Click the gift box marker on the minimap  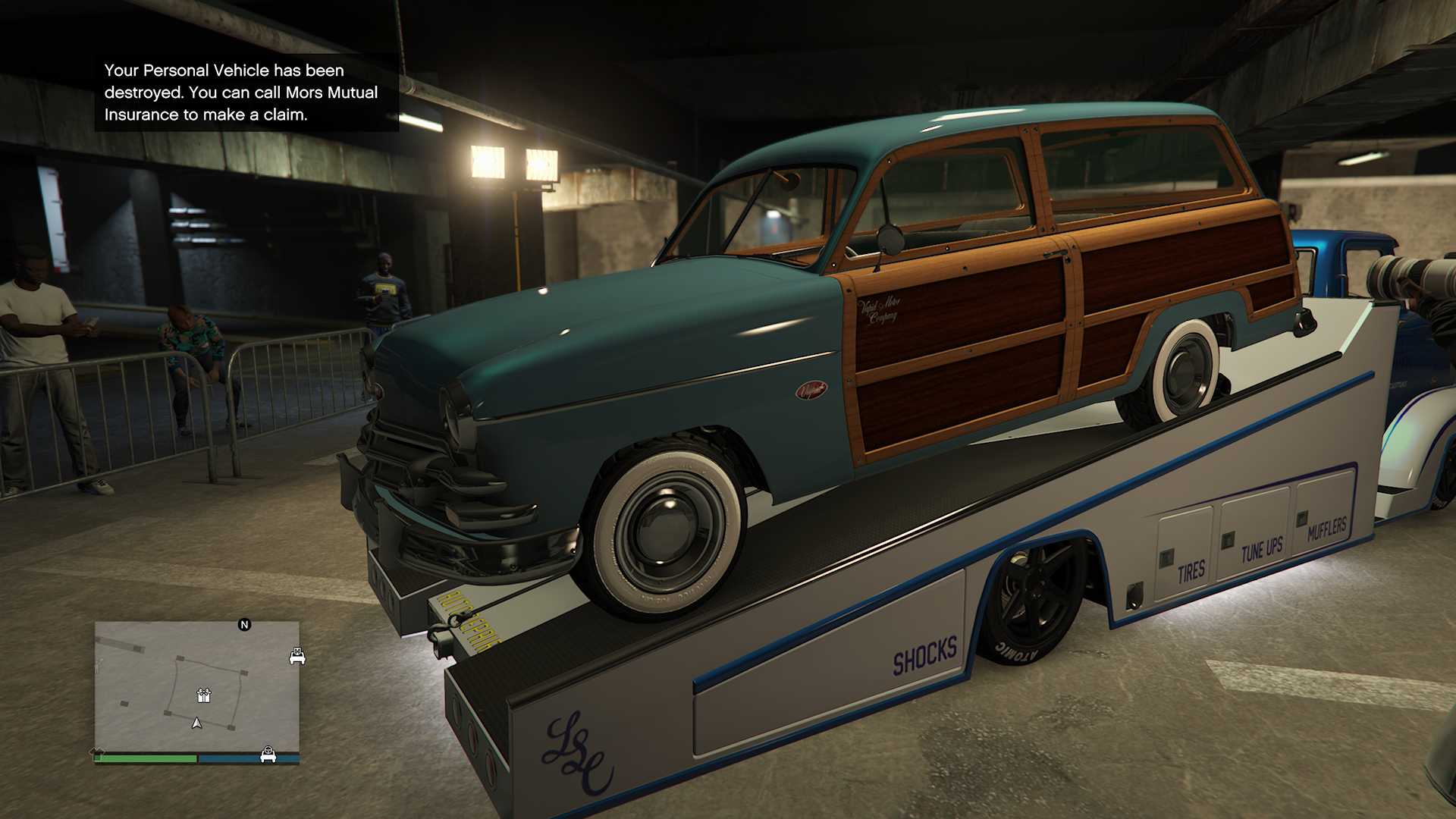click(x=203, y=695)
